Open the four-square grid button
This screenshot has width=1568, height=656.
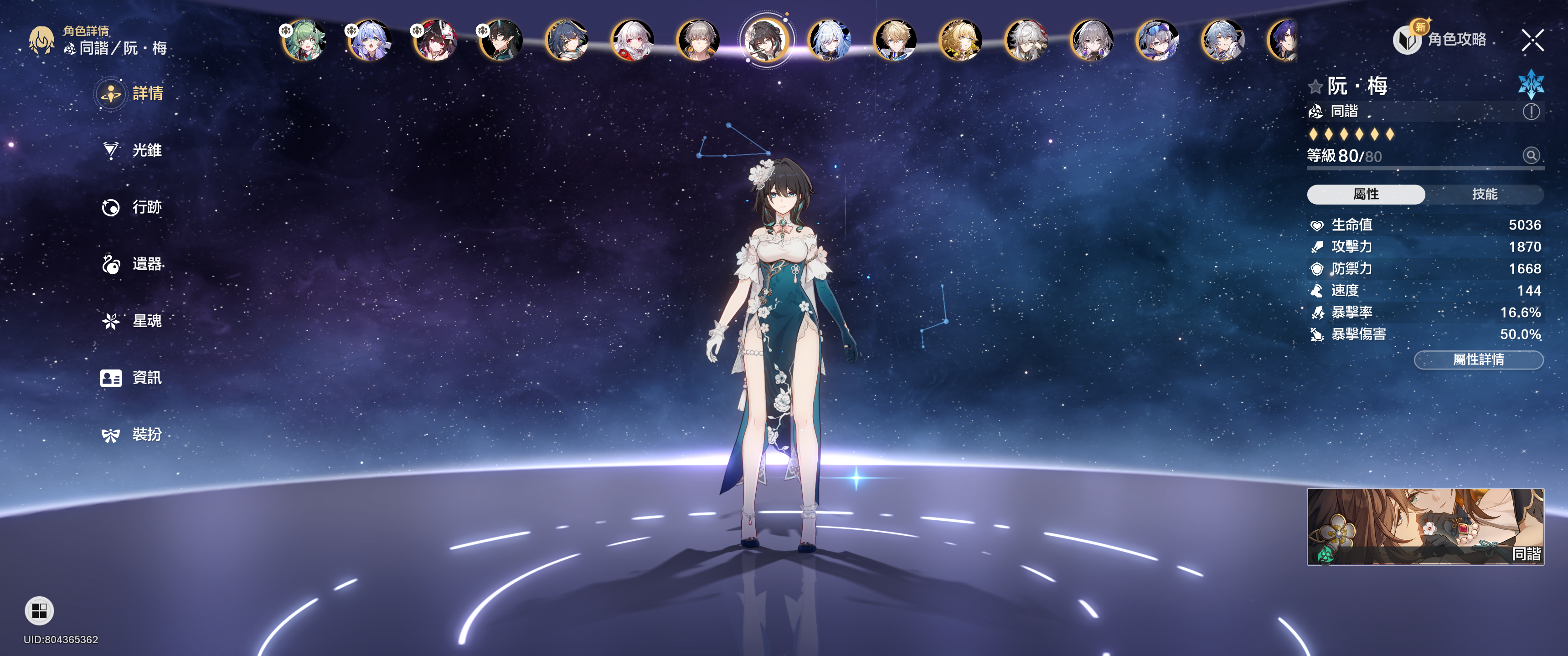40,610
